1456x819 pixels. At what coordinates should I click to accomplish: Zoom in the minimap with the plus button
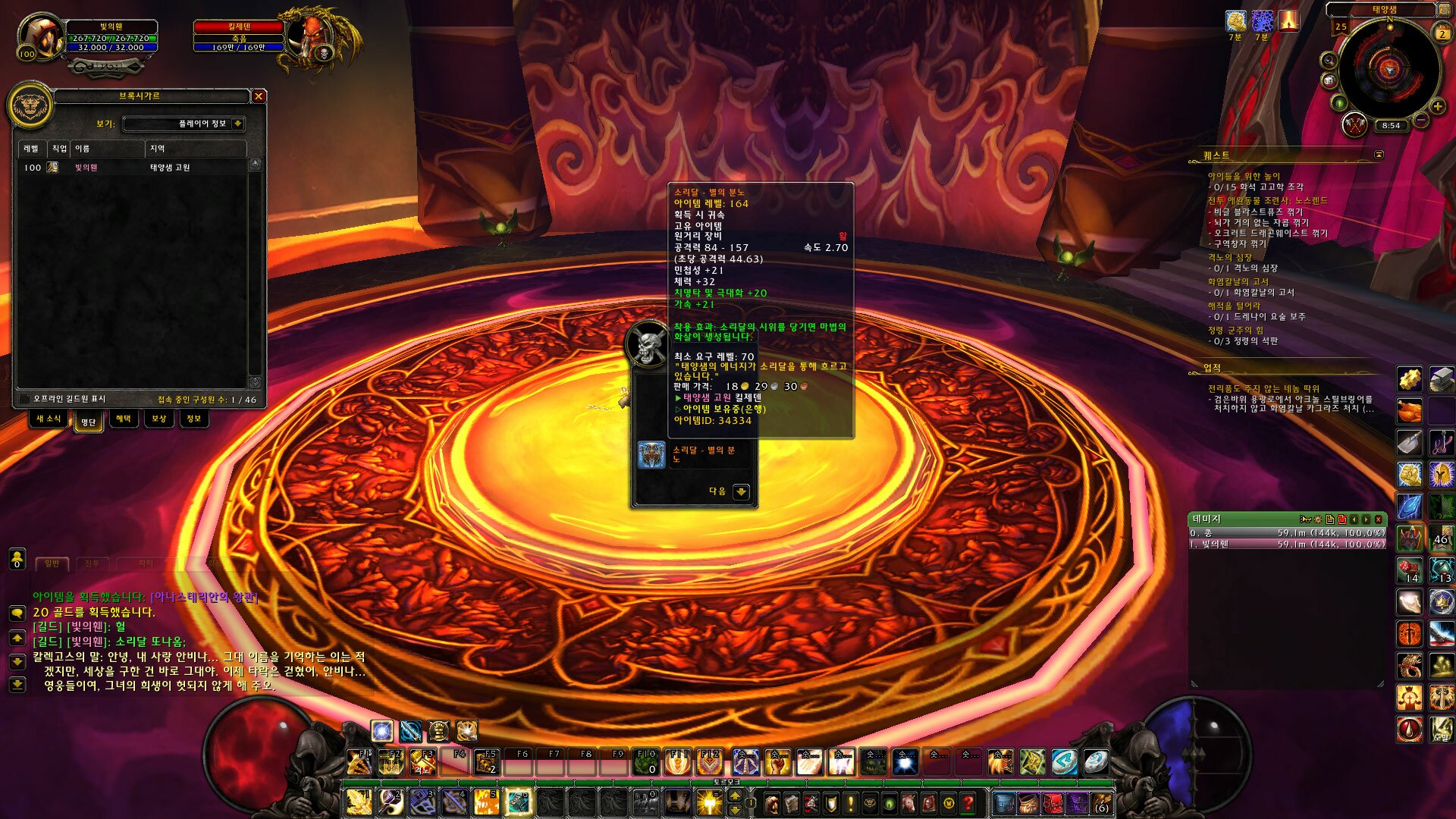[1437, 107]
